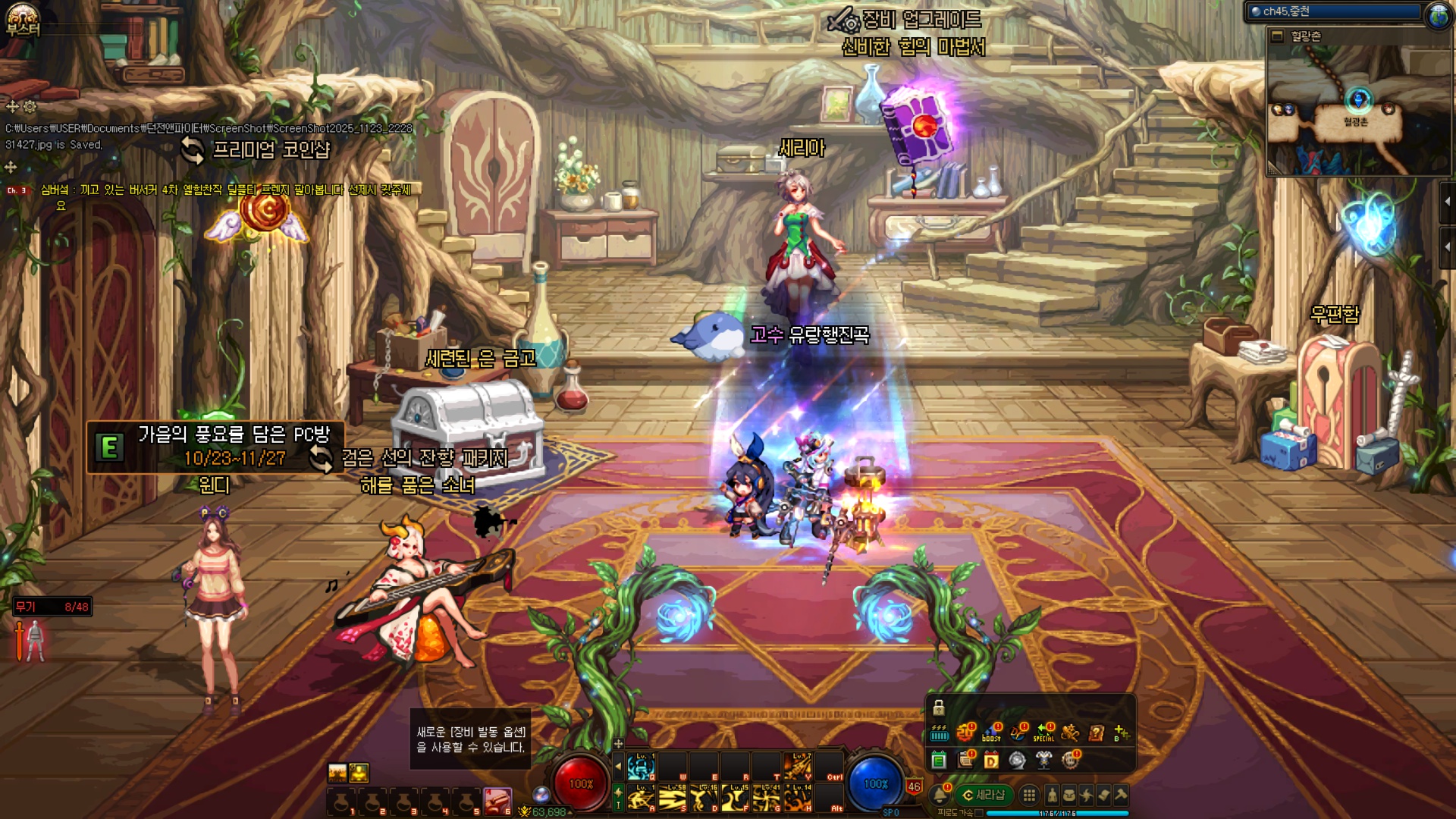Open the green E calendar icon

[939, 760]
